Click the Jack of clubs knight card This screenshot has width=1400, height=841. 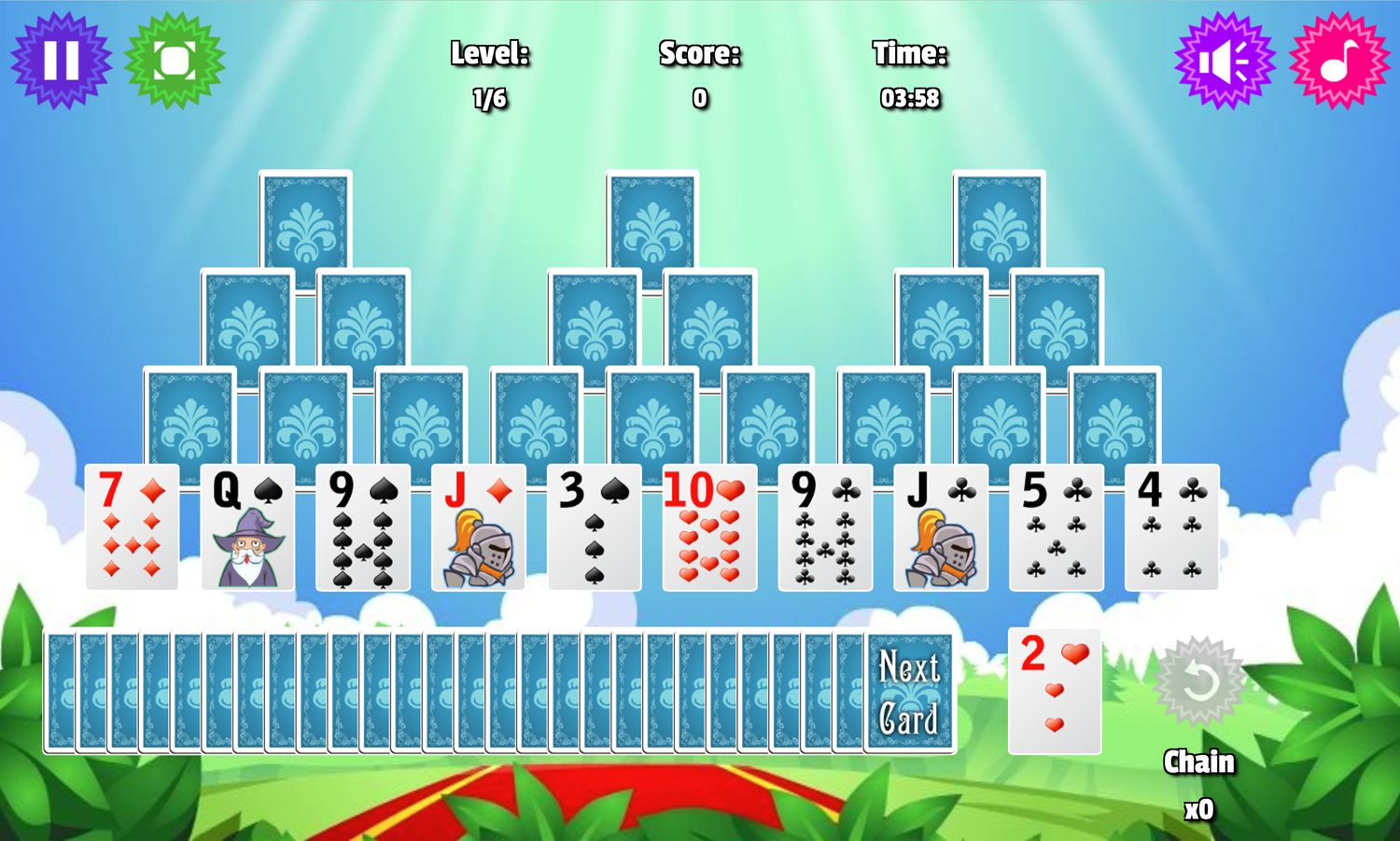coord(941,527)
